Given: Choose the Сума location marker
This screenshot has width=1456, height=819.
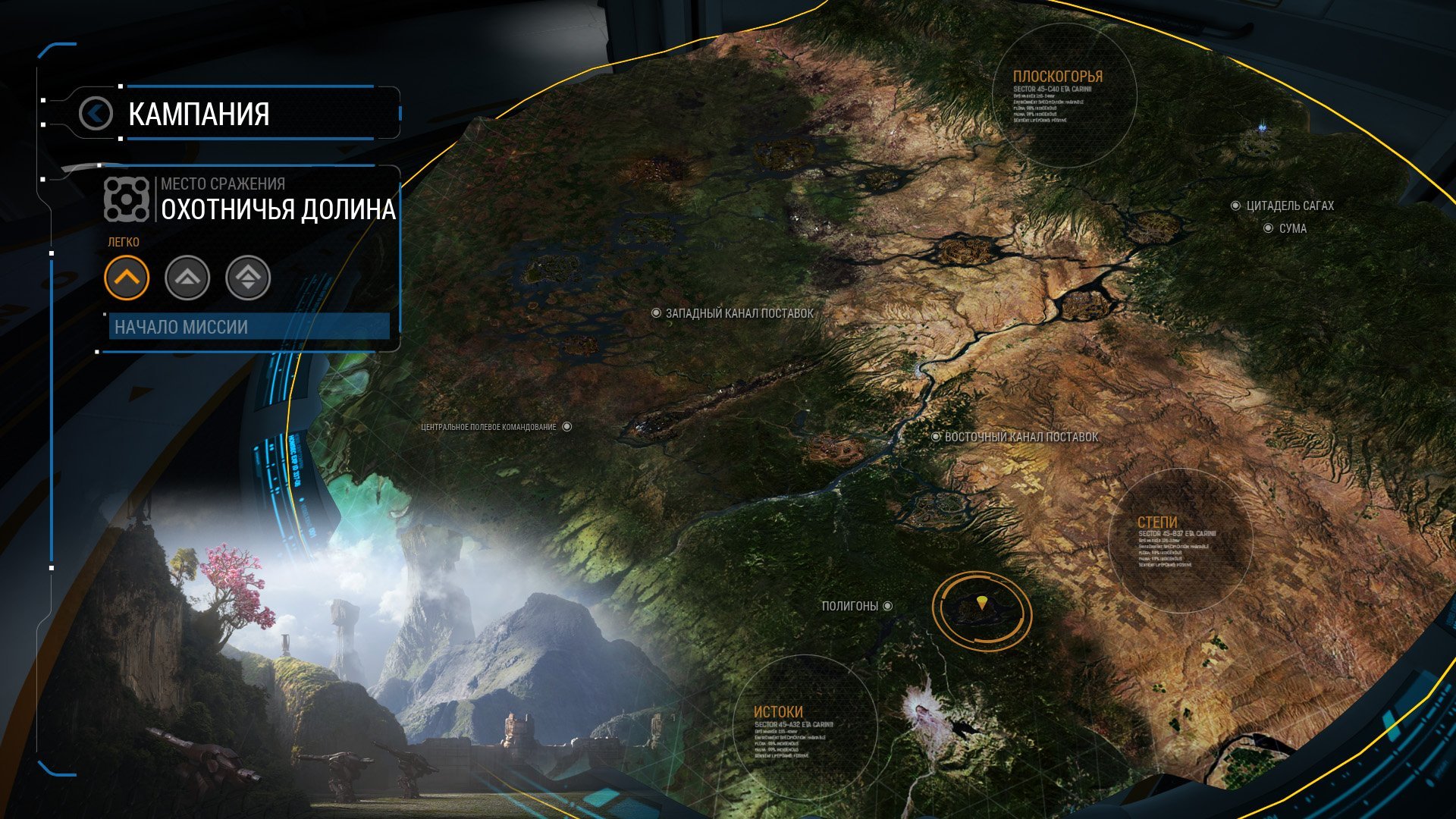Looking at the screenshot, I should coord(1268,228).
